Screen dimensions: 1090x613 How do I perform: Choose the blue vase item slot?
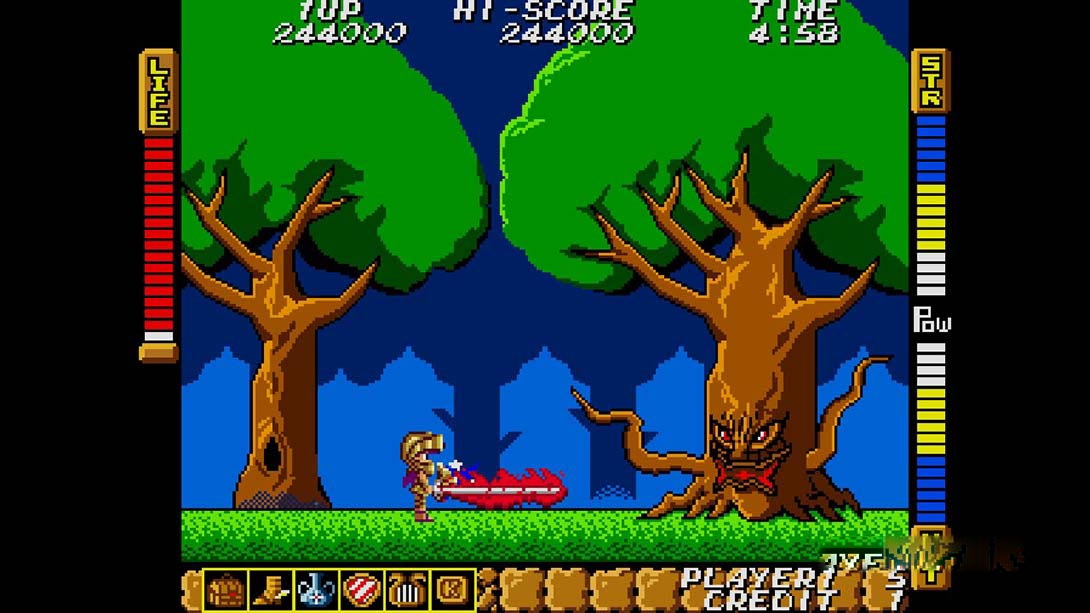(x=316, y=590)
